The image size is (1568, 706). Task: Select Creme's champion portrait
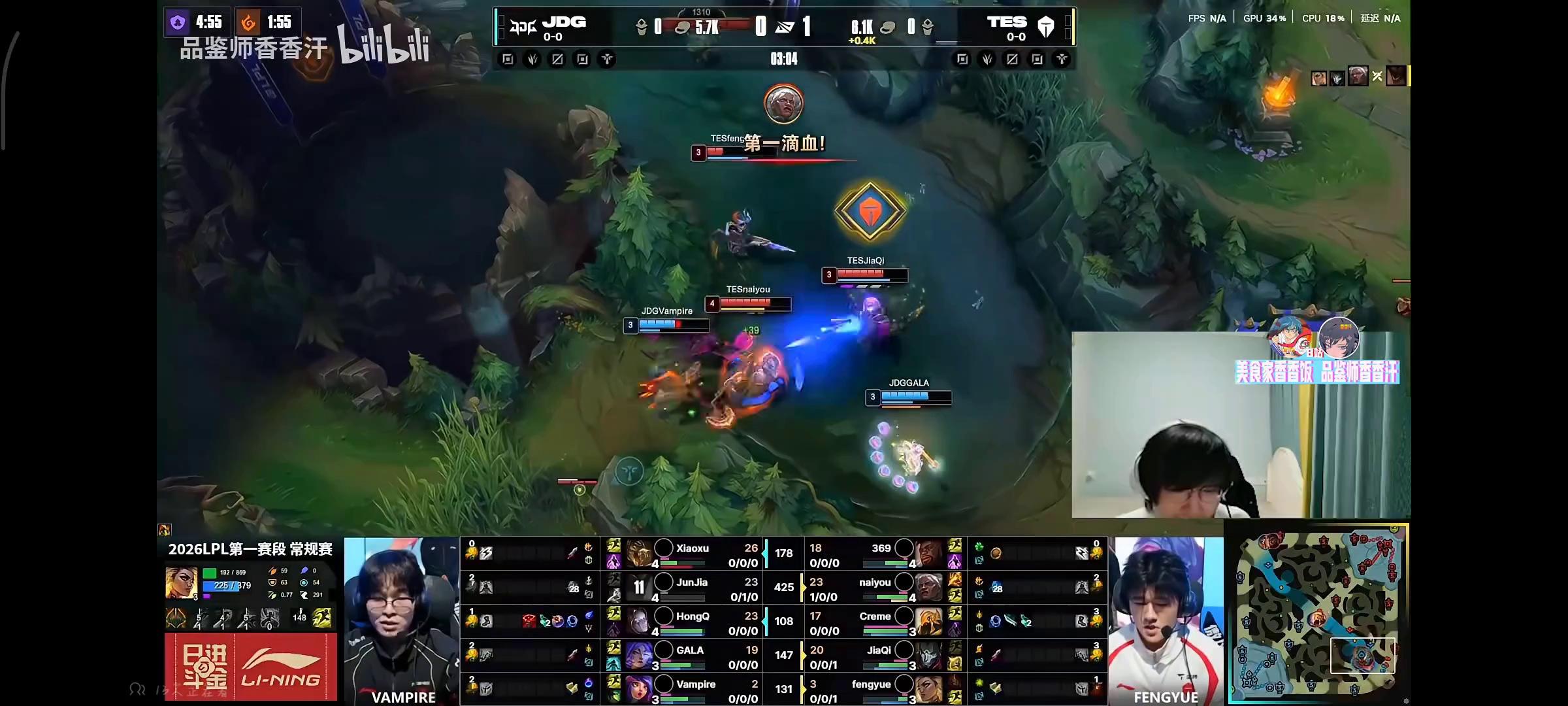(x=928, y=621)
